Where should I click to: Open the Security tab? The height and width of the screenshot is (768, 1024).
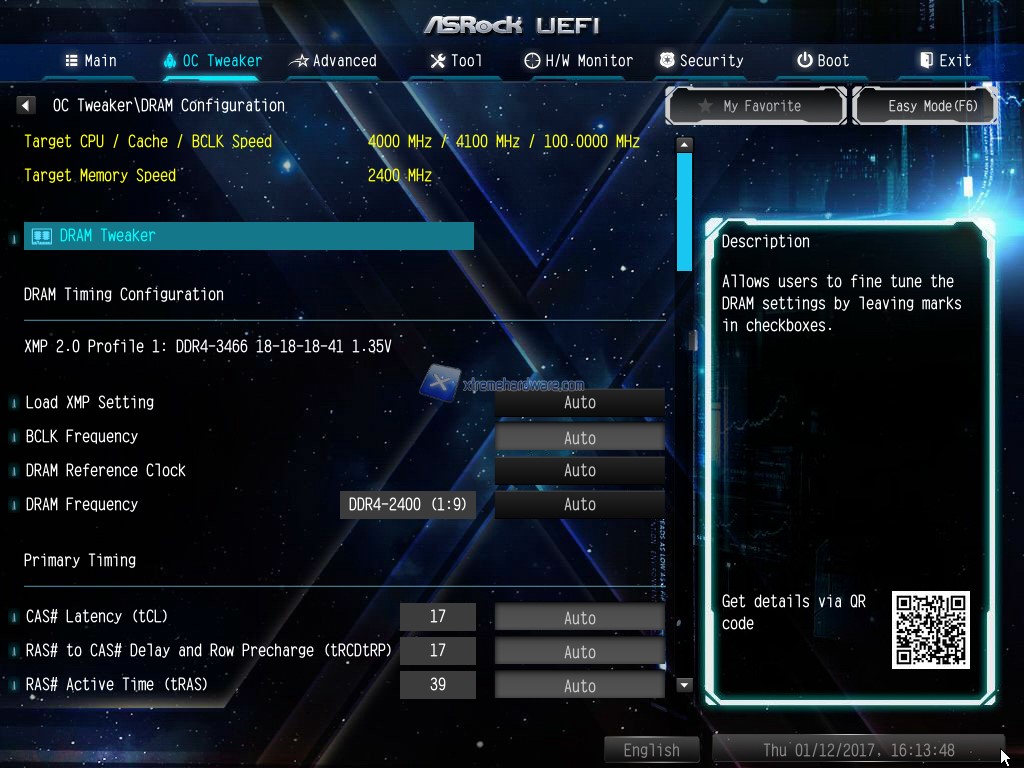[701, 61]
